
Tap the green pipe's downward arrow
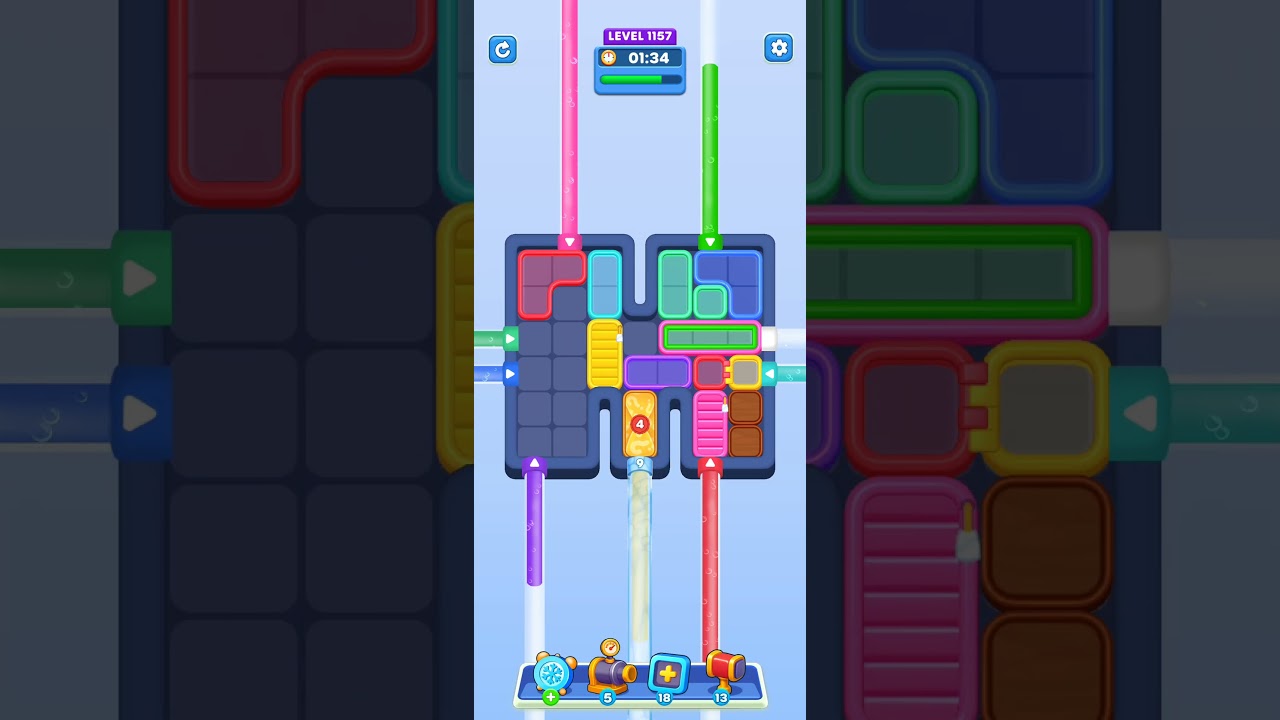(712, 241)
